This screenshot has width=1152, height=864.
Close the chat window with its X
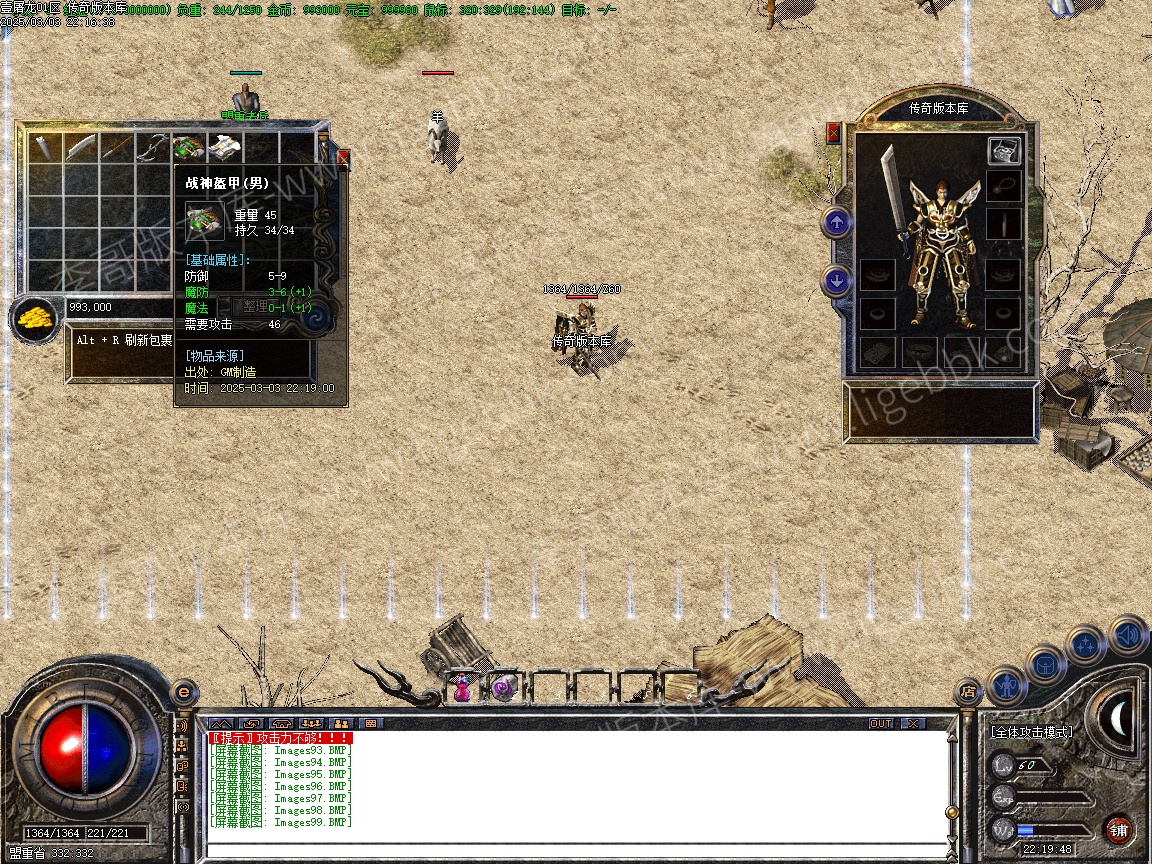[912, 723]
